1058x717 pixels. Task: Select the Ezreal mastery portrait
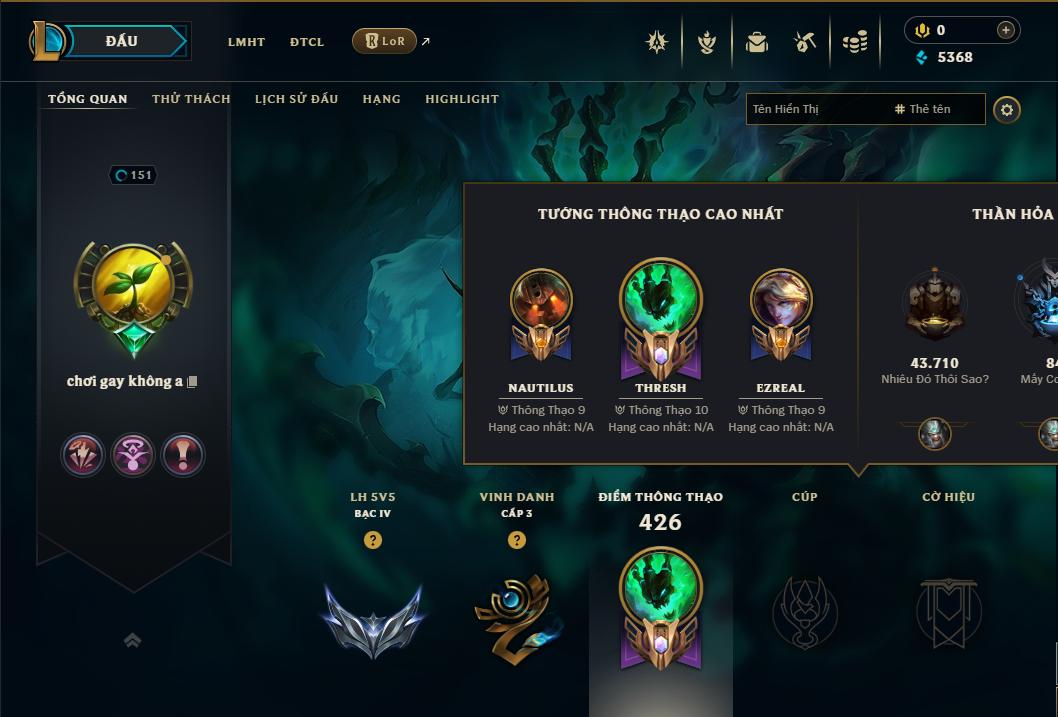click(x=781, y=300)
